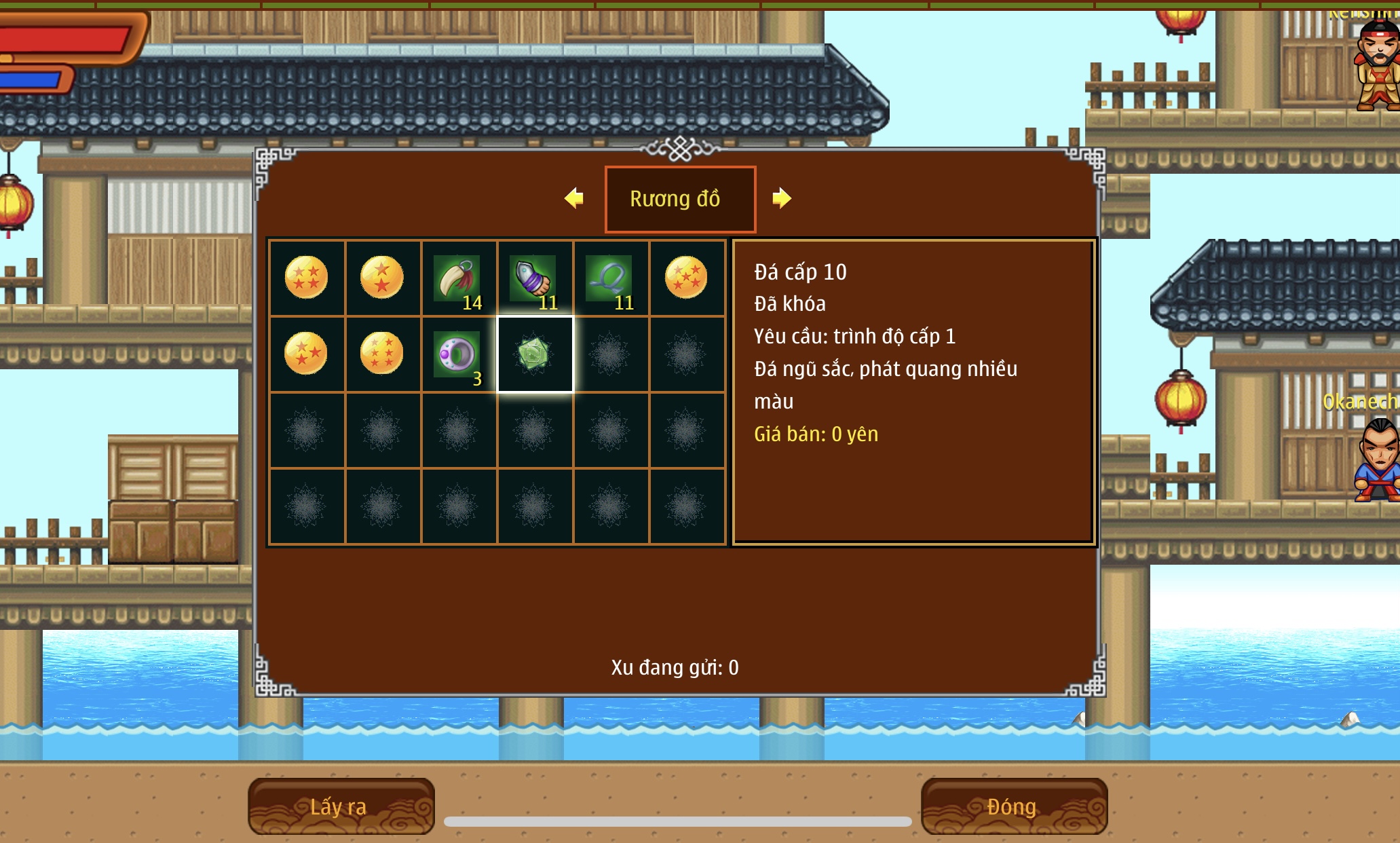Select the grey rope belt item
This screenshot has width=1400, height=843.
pyautogui.click(x=610, y=278)
